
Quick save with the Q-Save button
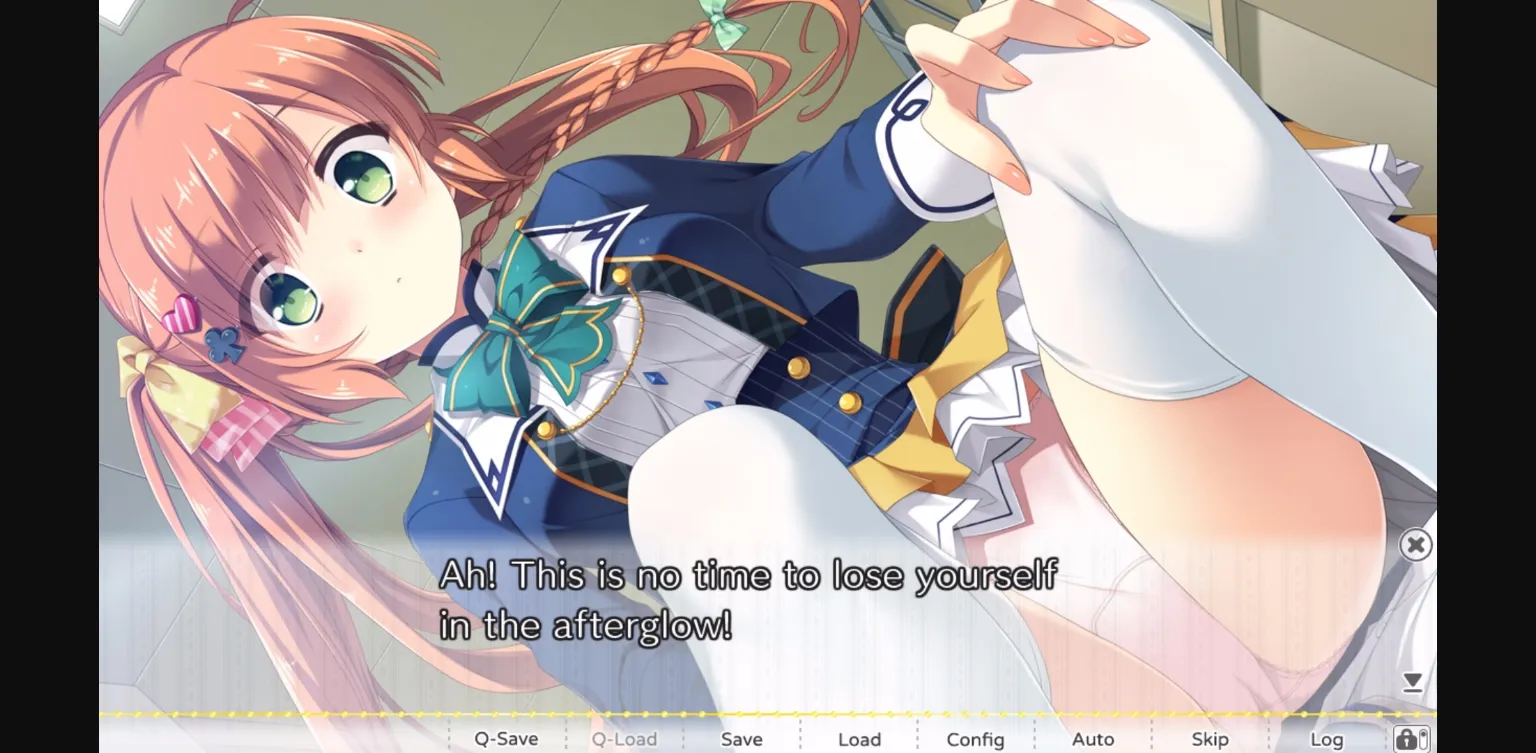coord(505,738)
